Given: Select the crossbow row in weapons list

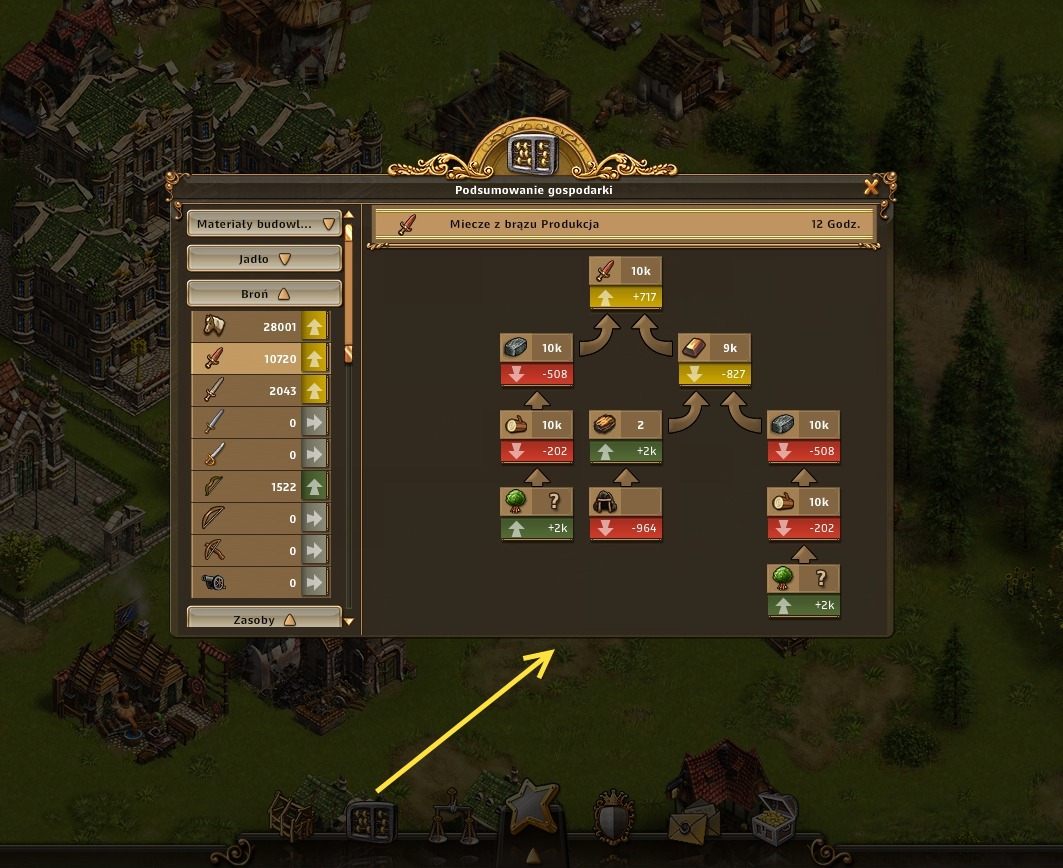Looking at the screenshot, I should coord(260,551).
